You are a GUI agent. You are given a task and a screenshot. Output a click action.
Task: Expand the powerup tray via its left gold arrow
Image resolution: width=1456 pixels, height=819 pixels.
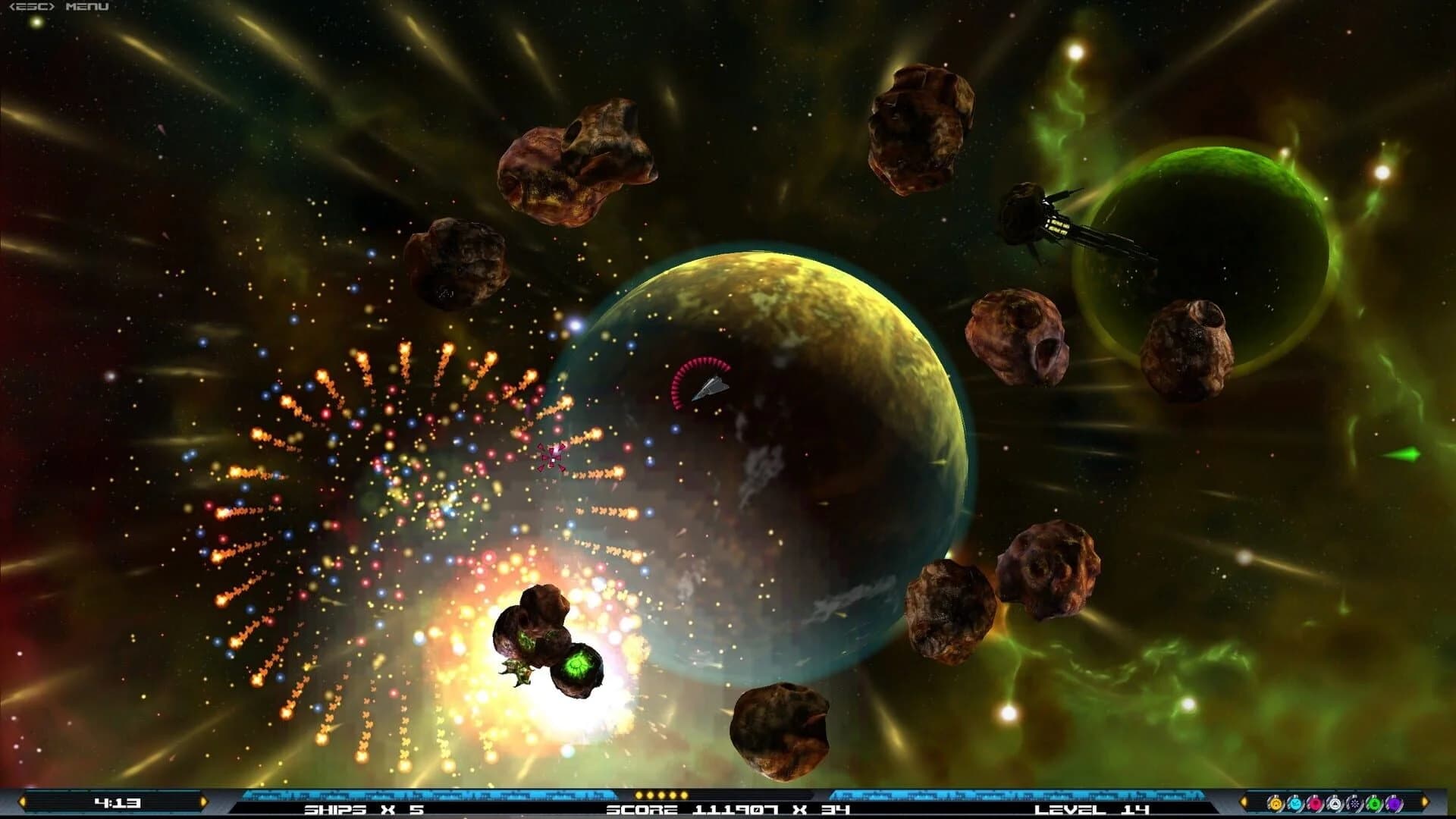[1244, 802]
